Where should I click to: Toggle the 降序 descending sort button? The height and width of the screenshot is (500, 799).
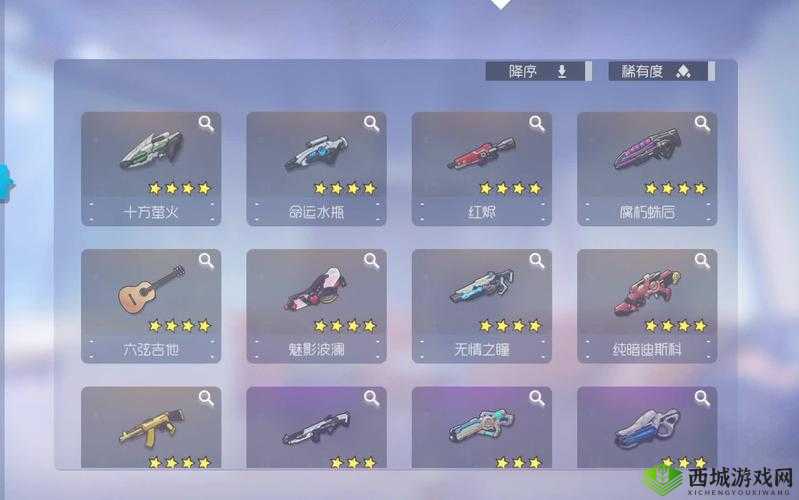coord(535,71)
